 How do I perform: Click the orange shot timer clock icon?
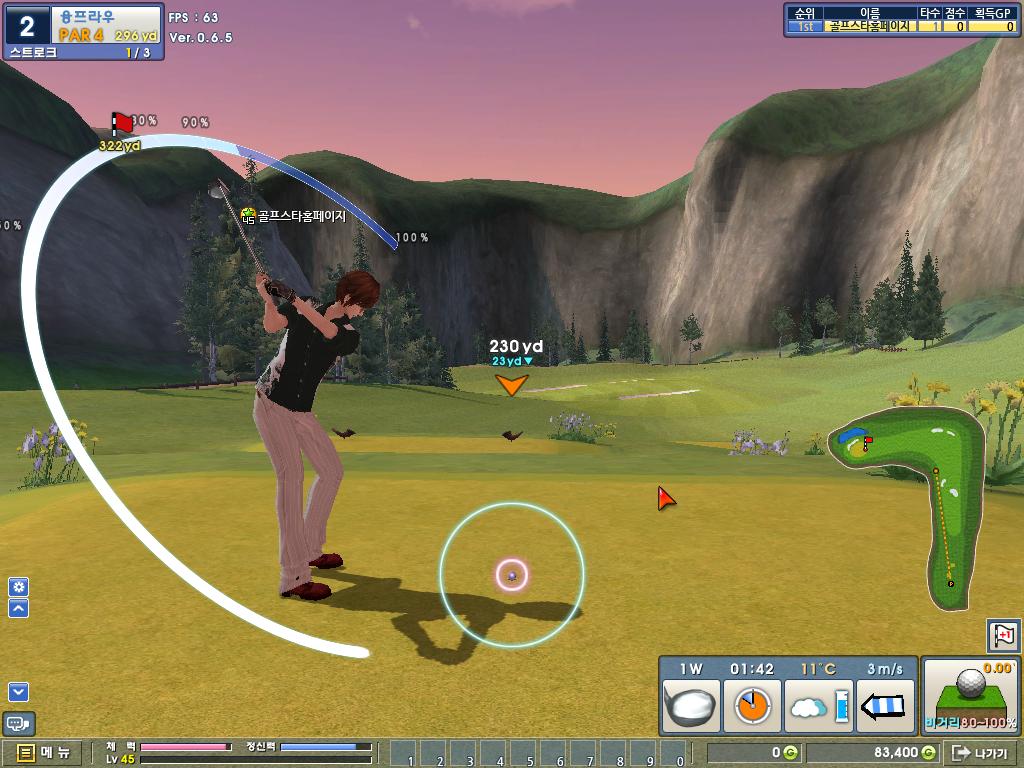click(x=752, y=706)
